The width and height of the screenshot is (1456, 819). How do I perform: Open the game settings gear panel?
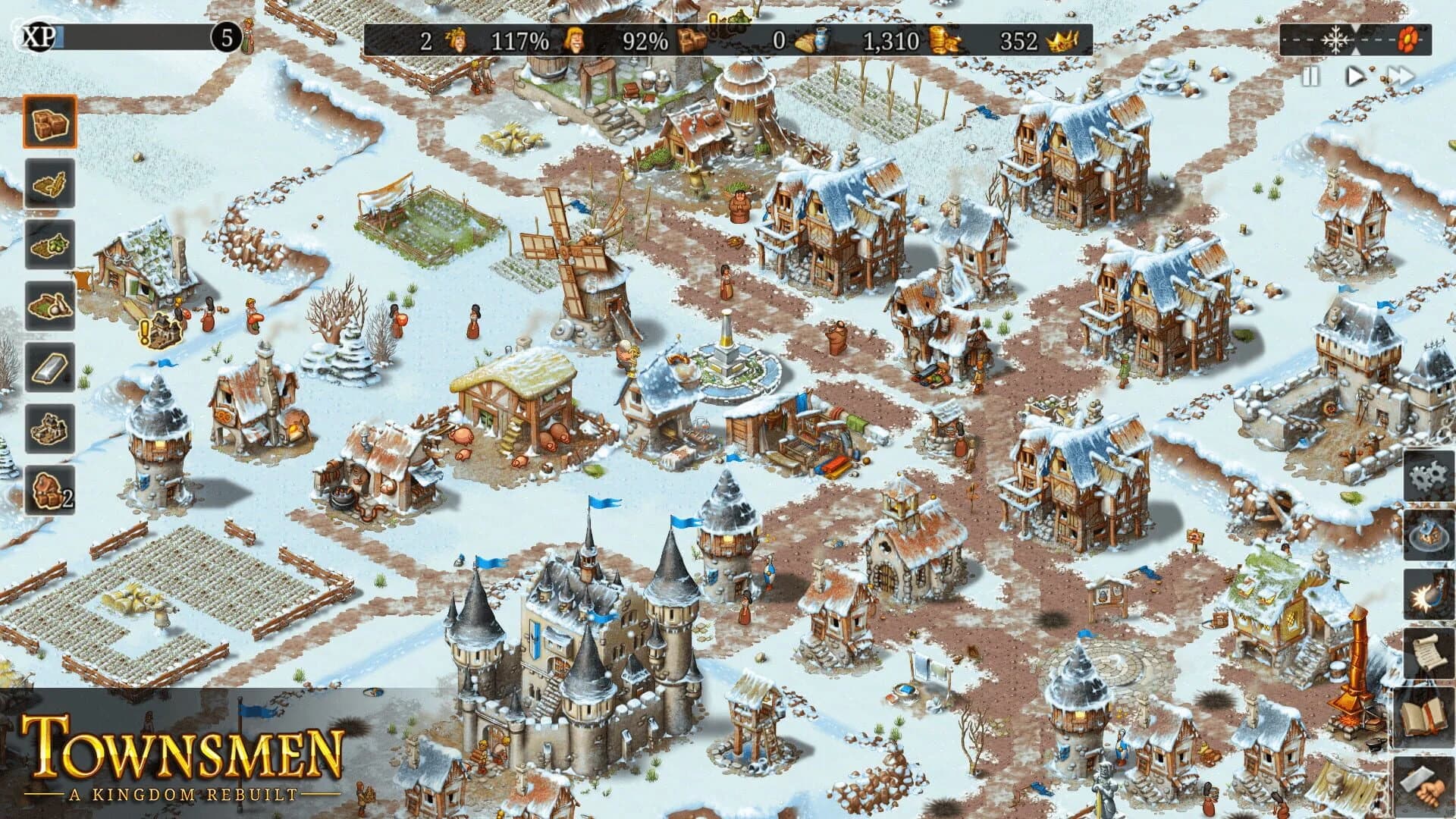click(1429, 478)
